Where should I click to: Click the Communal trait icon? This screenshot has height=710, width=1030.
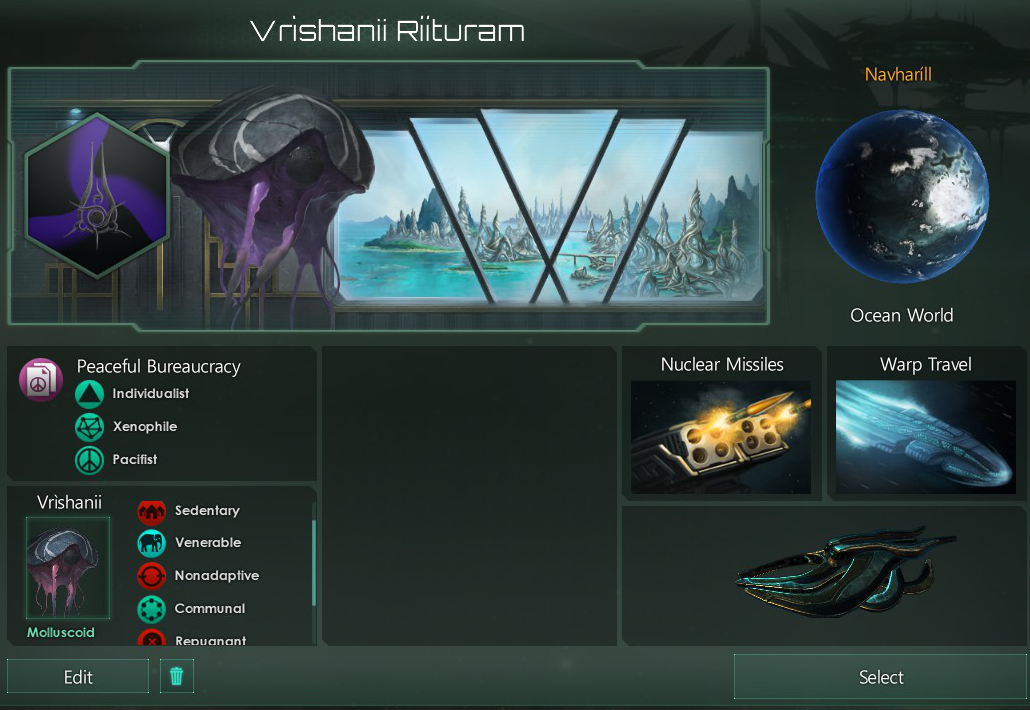[x=151, y=609]
